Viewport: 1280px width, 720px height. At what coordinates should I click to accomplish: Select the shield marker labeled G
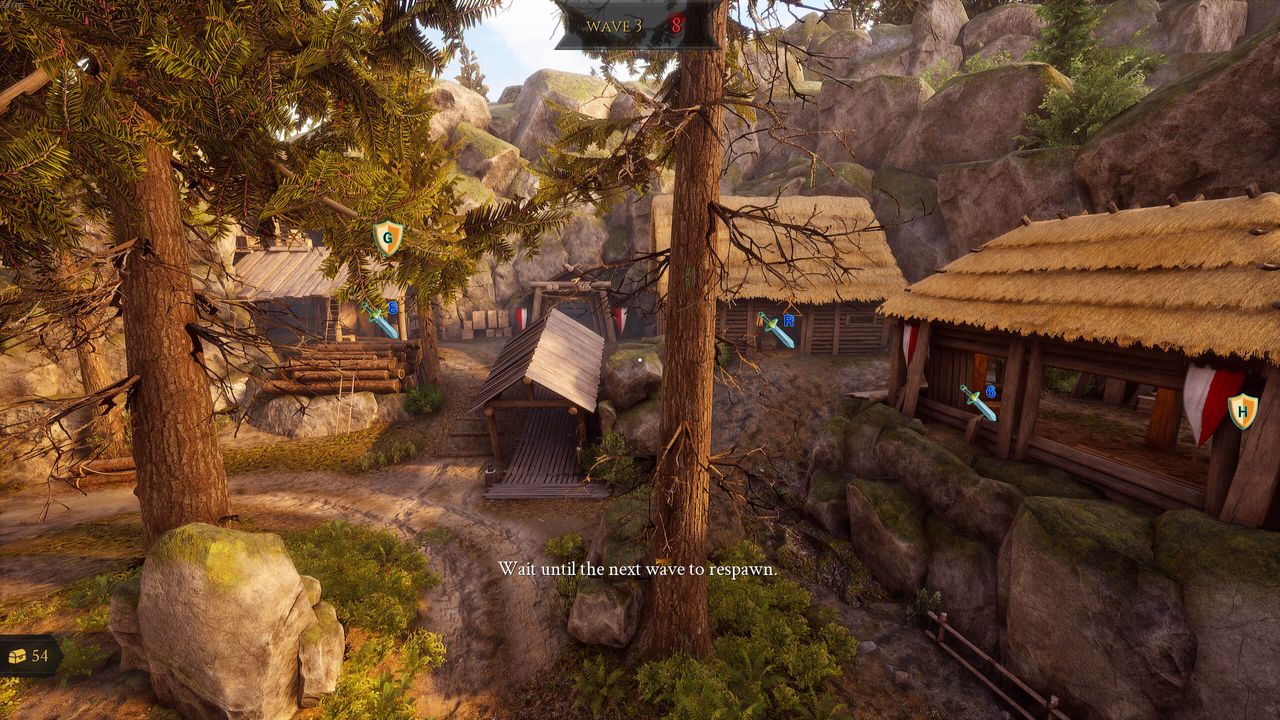tap(387, 238)
